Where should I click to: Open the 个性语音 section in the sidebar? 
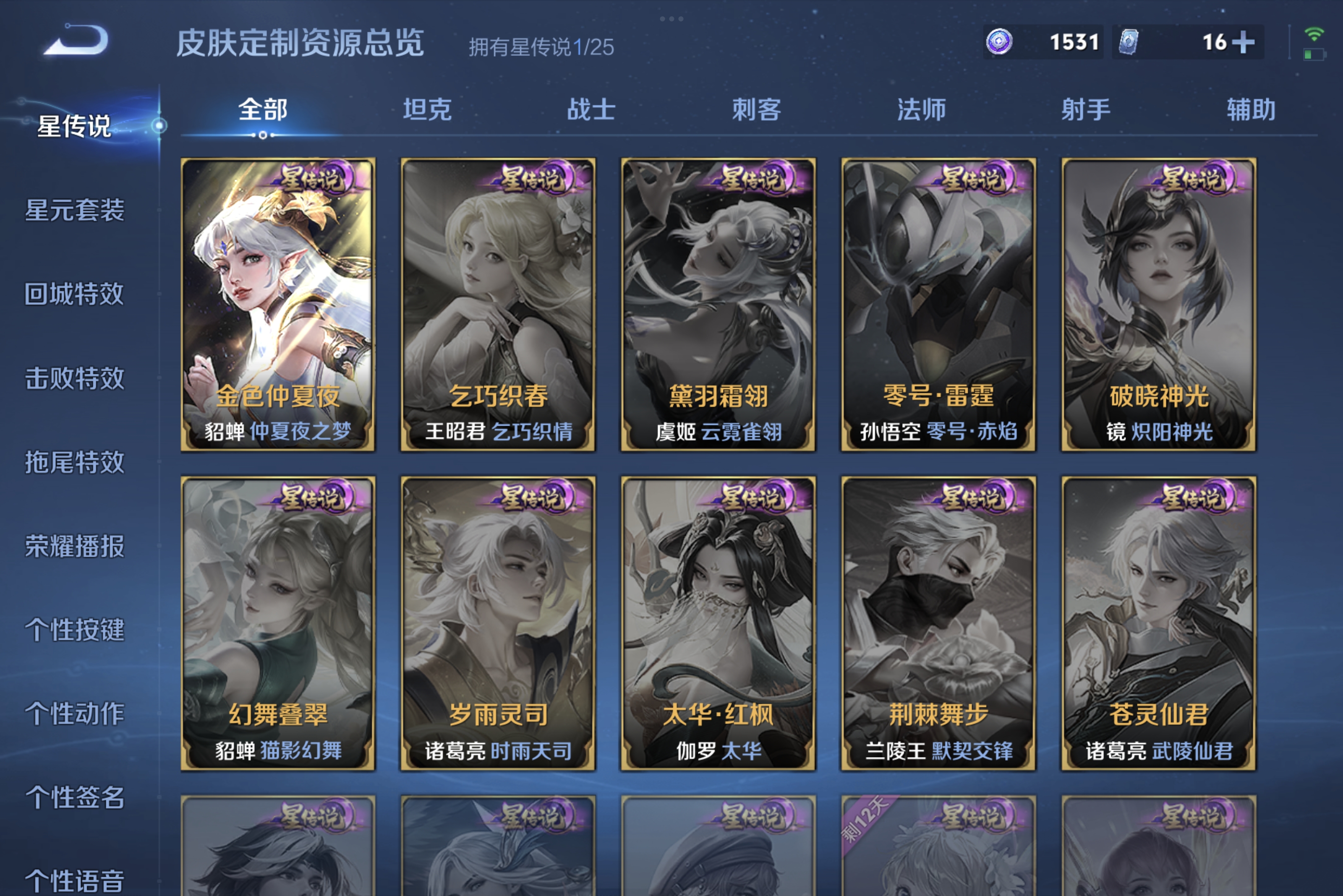click(76, 880)
